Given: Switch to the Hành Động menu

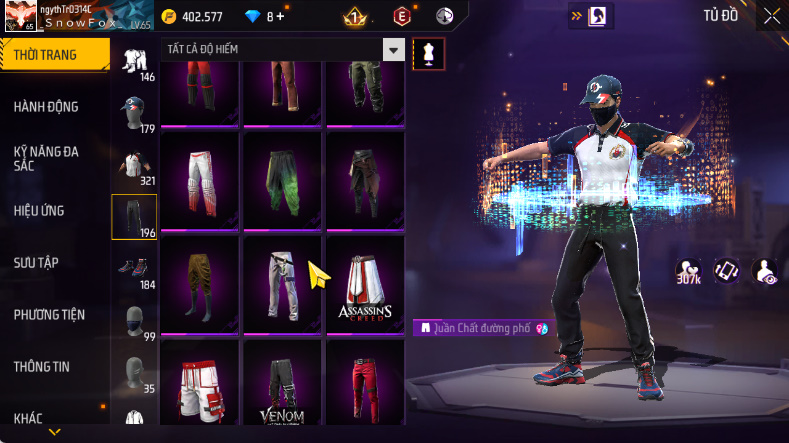Looking at the screenshot, I should (46, 107).
